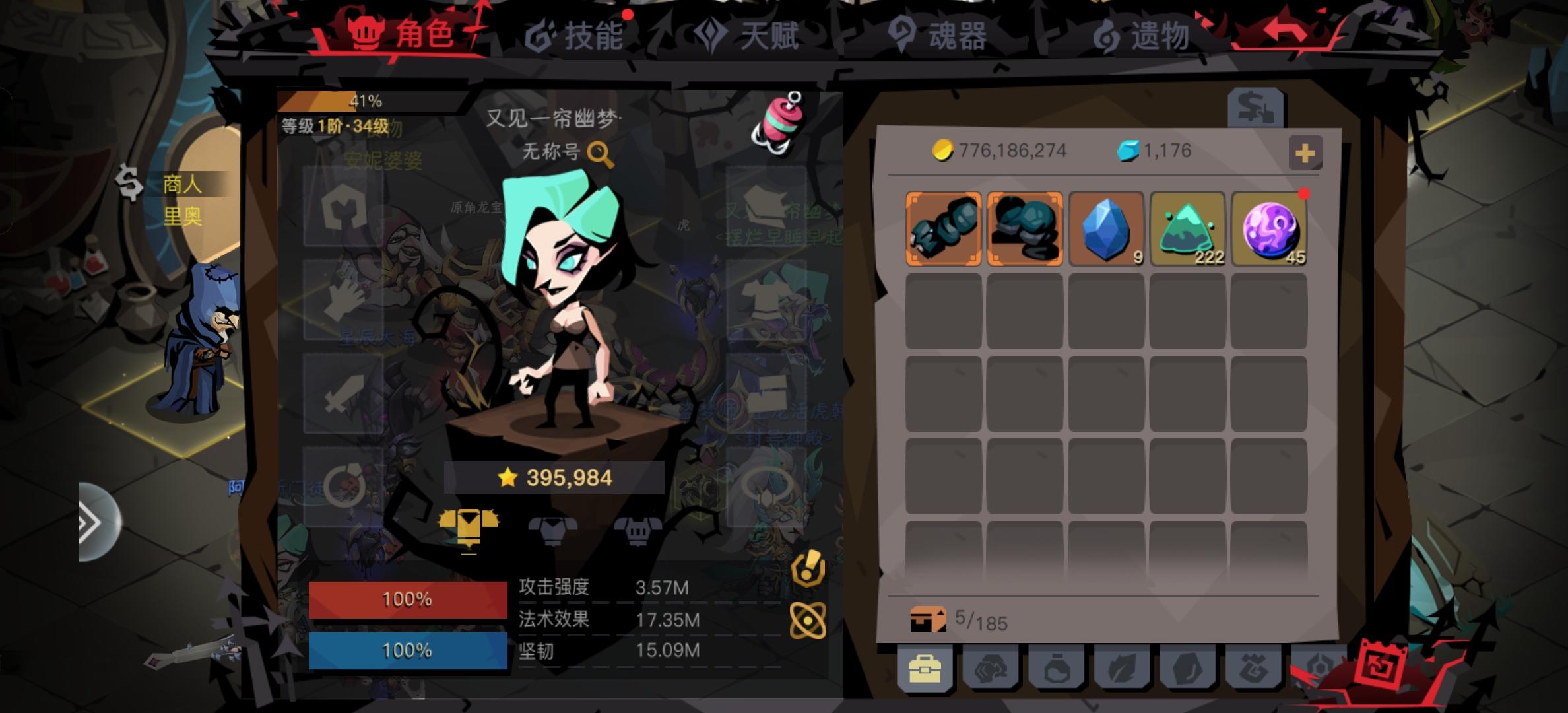Viewport: 1568px width, 713px height.
Task: Open the fist equipment inventory tab
Action: [x=991, y=668]
